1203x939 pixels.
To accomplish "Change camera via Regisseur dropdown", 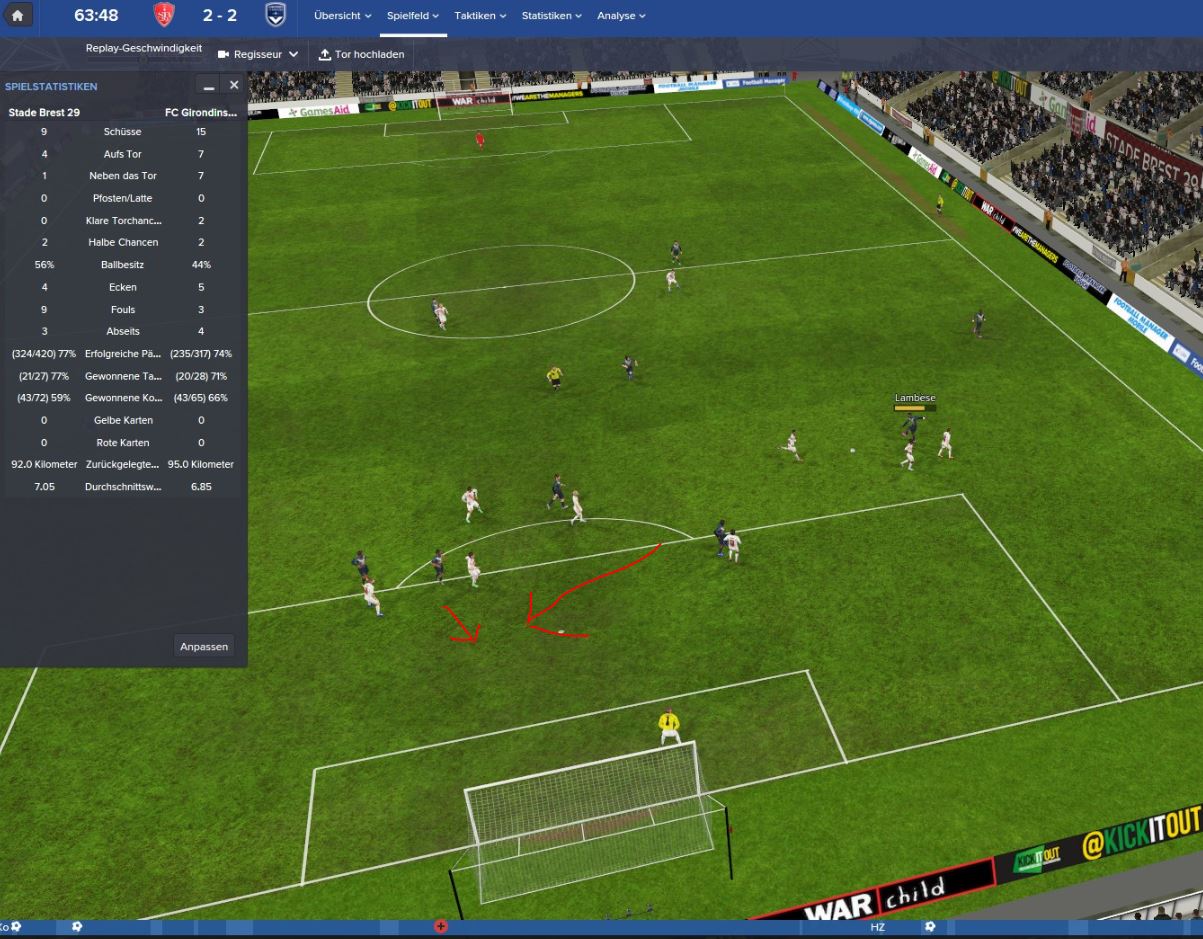I will (258, 54).
